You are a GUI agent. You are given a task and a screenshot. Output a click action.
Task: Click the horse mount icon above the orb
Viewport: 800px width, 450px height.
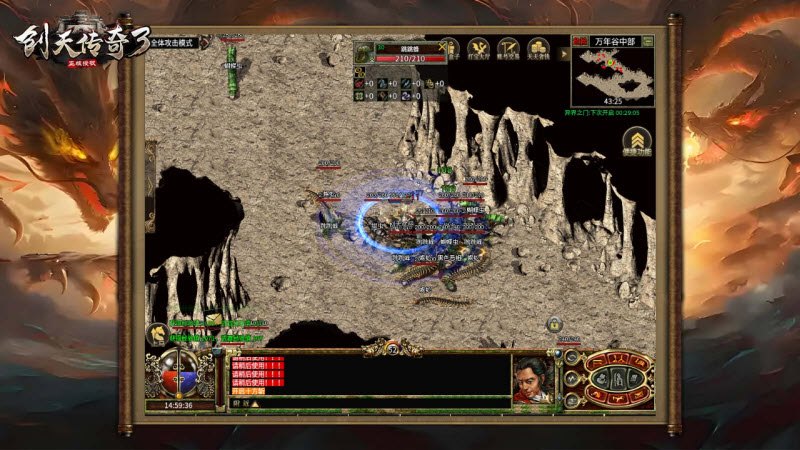point(157,334)
